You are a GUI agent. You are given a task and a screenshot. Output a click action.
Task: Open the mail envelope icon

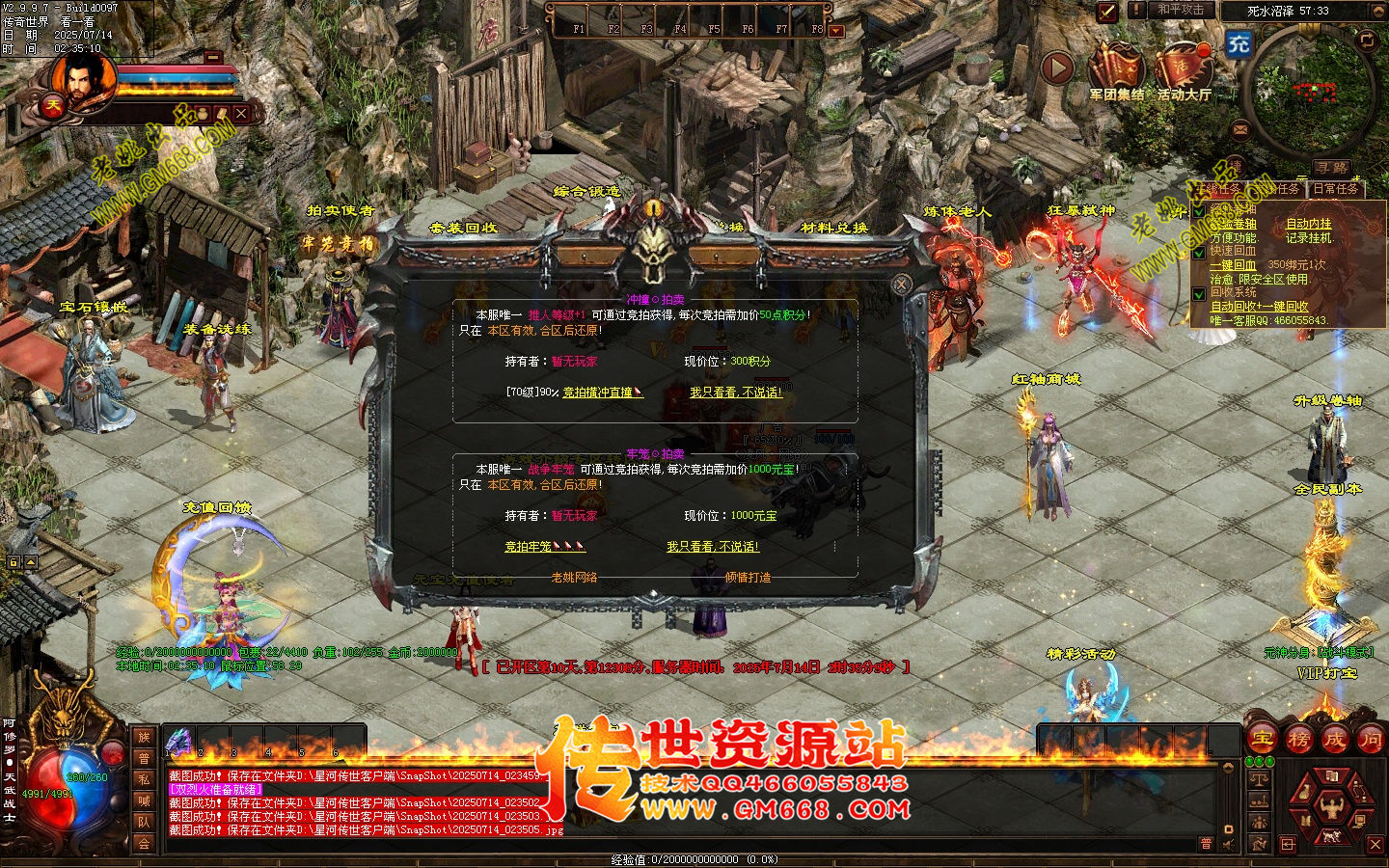pyautogui.click(x=1240, y=128)
